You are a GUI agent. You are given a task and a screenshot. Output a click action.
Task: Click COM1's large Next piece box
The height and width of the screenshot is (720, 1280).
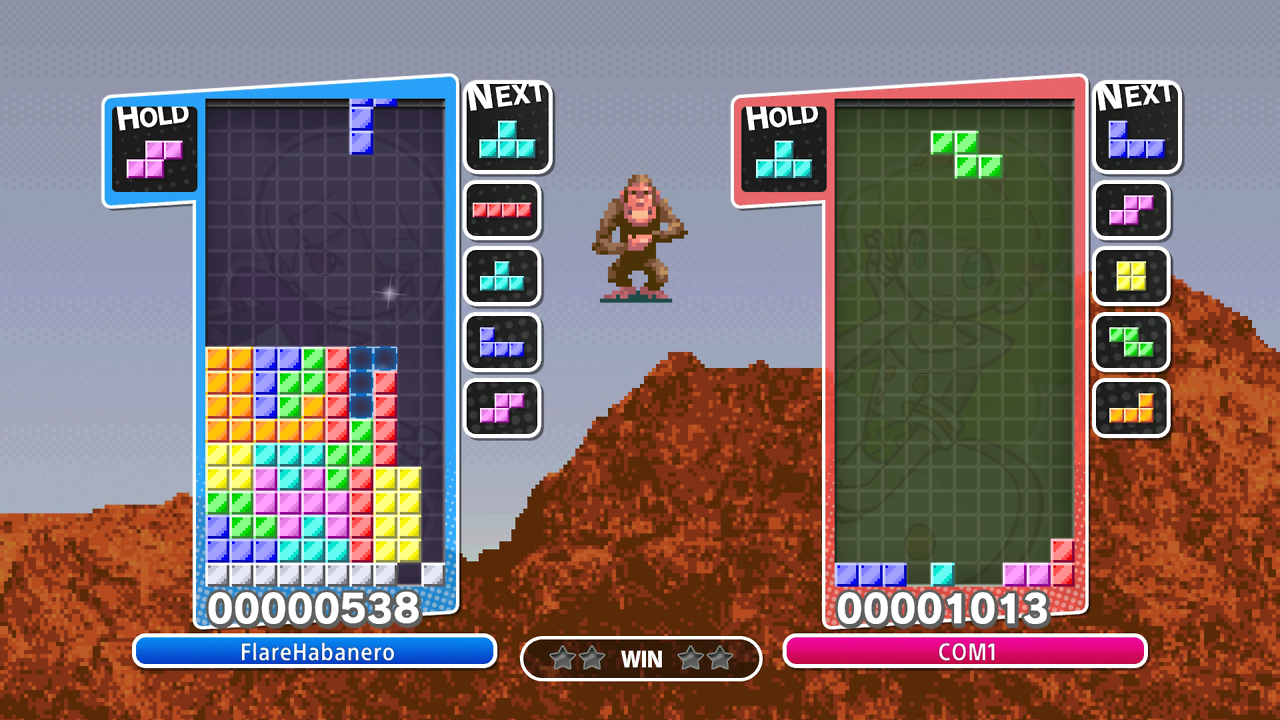click(1137, 127)
